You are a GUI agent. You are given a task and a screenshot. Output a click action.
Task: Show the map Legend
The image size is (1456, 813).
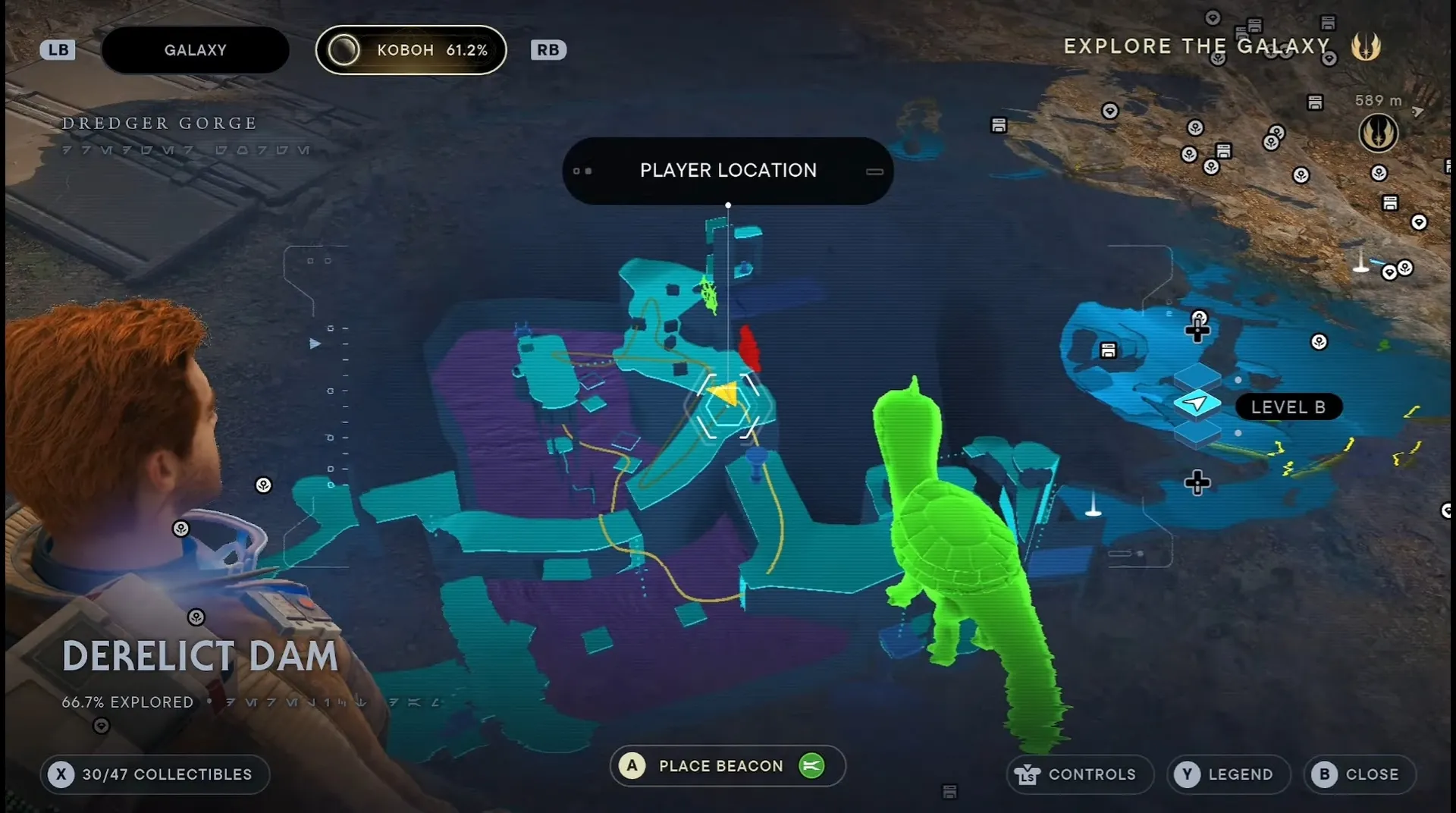tap(1228, 774)
